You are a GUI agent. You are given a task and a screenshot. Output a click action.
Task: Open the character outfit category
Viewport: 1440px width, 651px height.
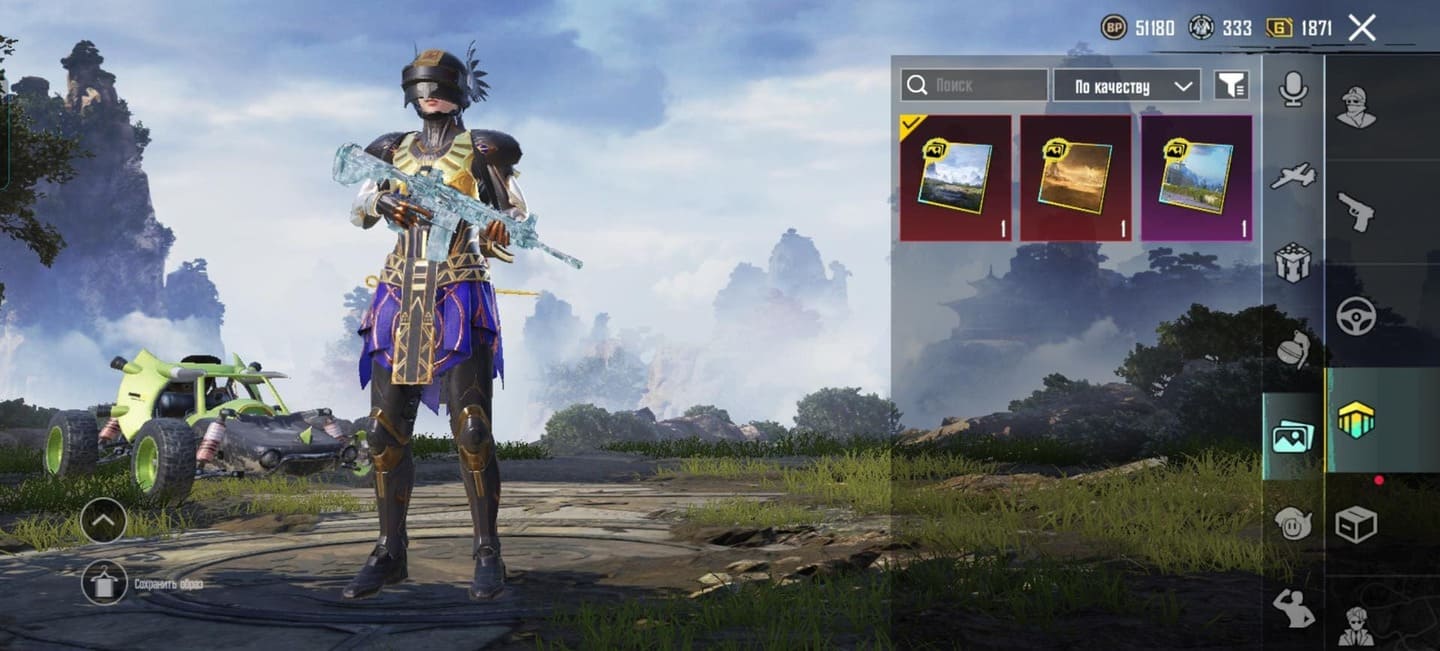[1356, 107]
